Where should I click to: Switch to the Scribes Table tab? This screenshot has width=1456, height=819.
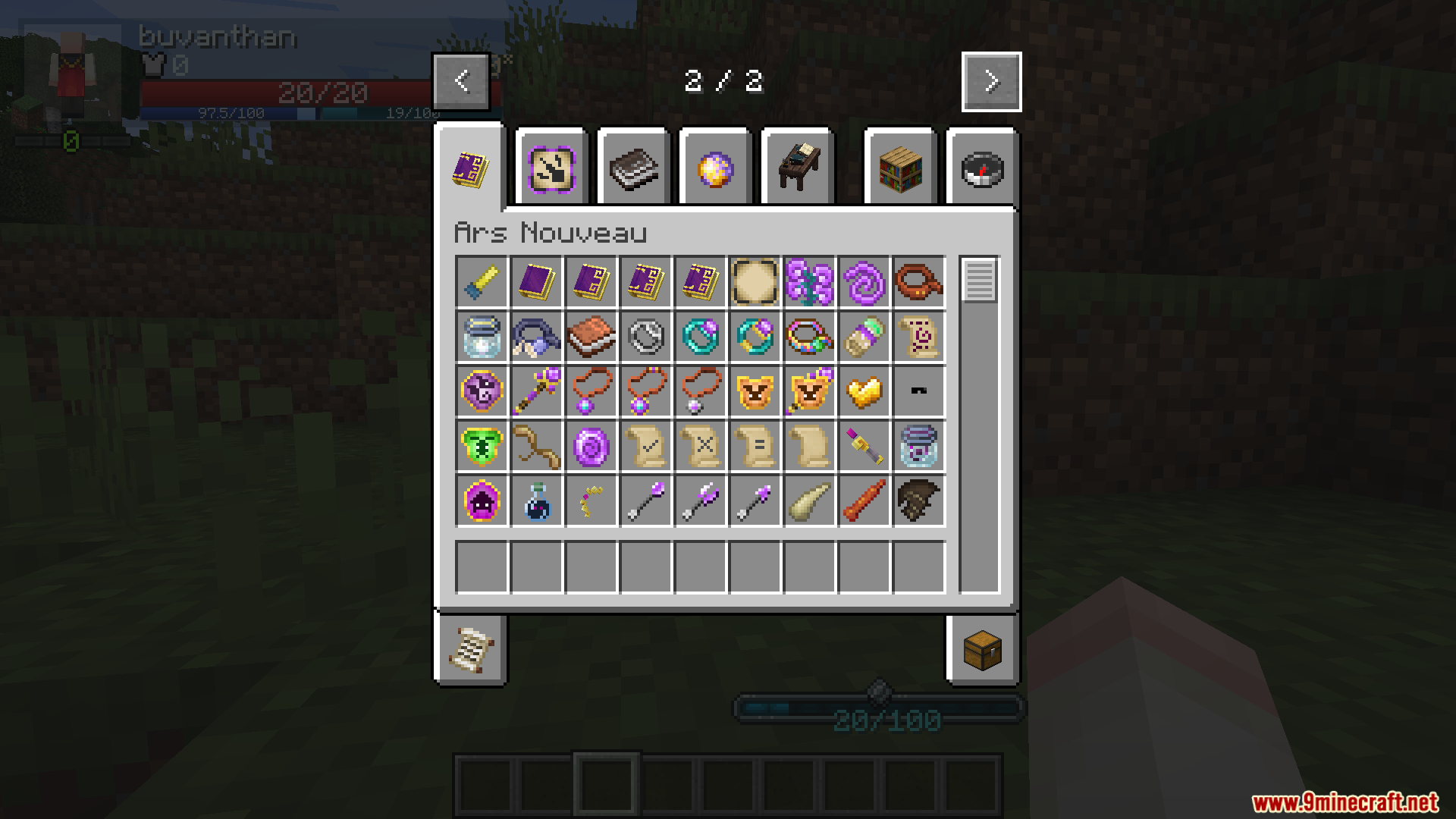point(797,167)
